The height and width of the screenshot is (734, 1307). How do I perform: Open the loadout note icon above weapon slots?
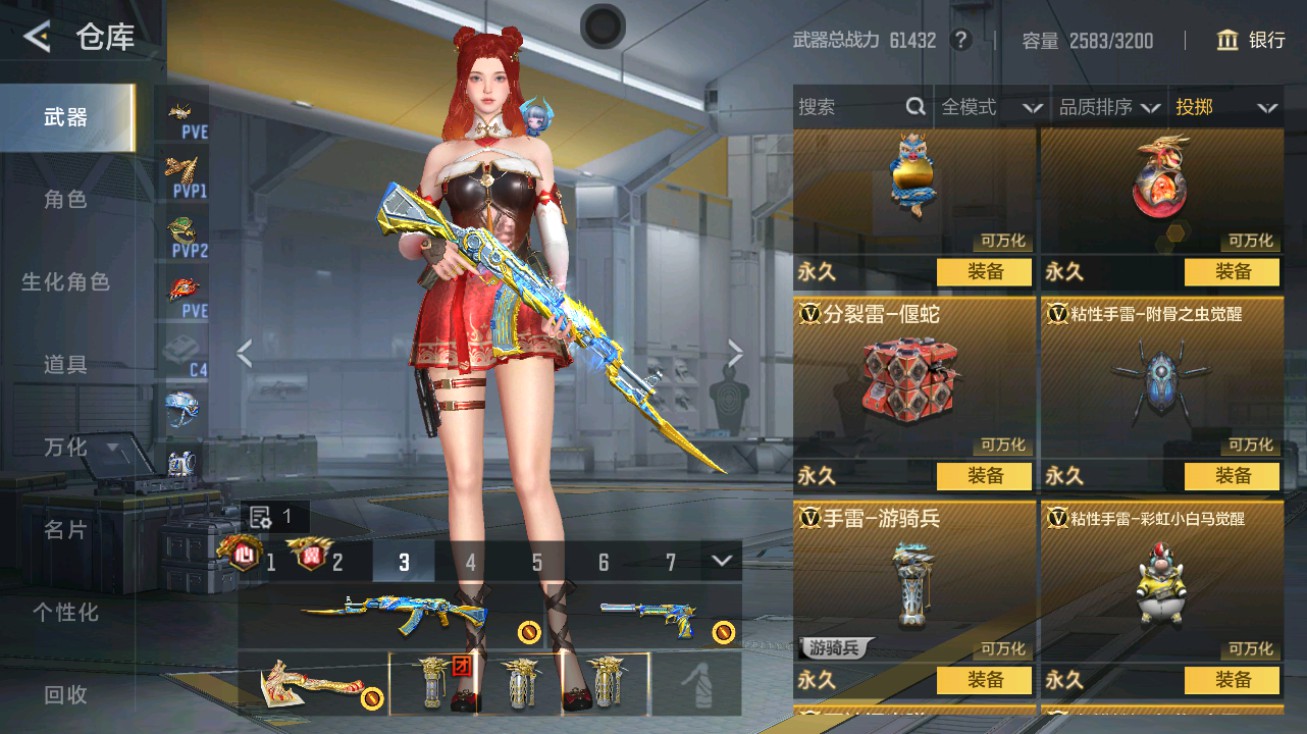point(260,517)
